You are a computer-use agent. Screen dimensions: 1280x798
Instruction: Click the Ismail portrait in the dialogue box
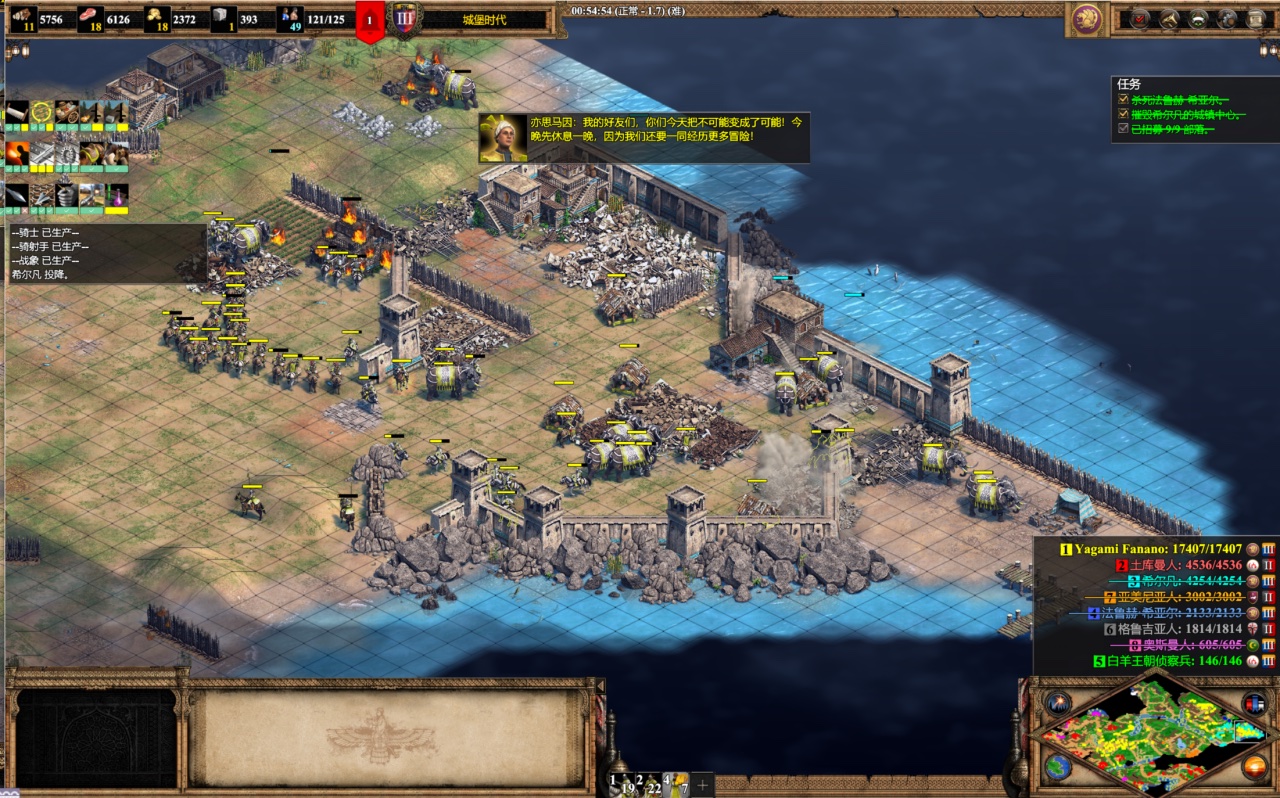pyautogui.click(x=503, y=137)
